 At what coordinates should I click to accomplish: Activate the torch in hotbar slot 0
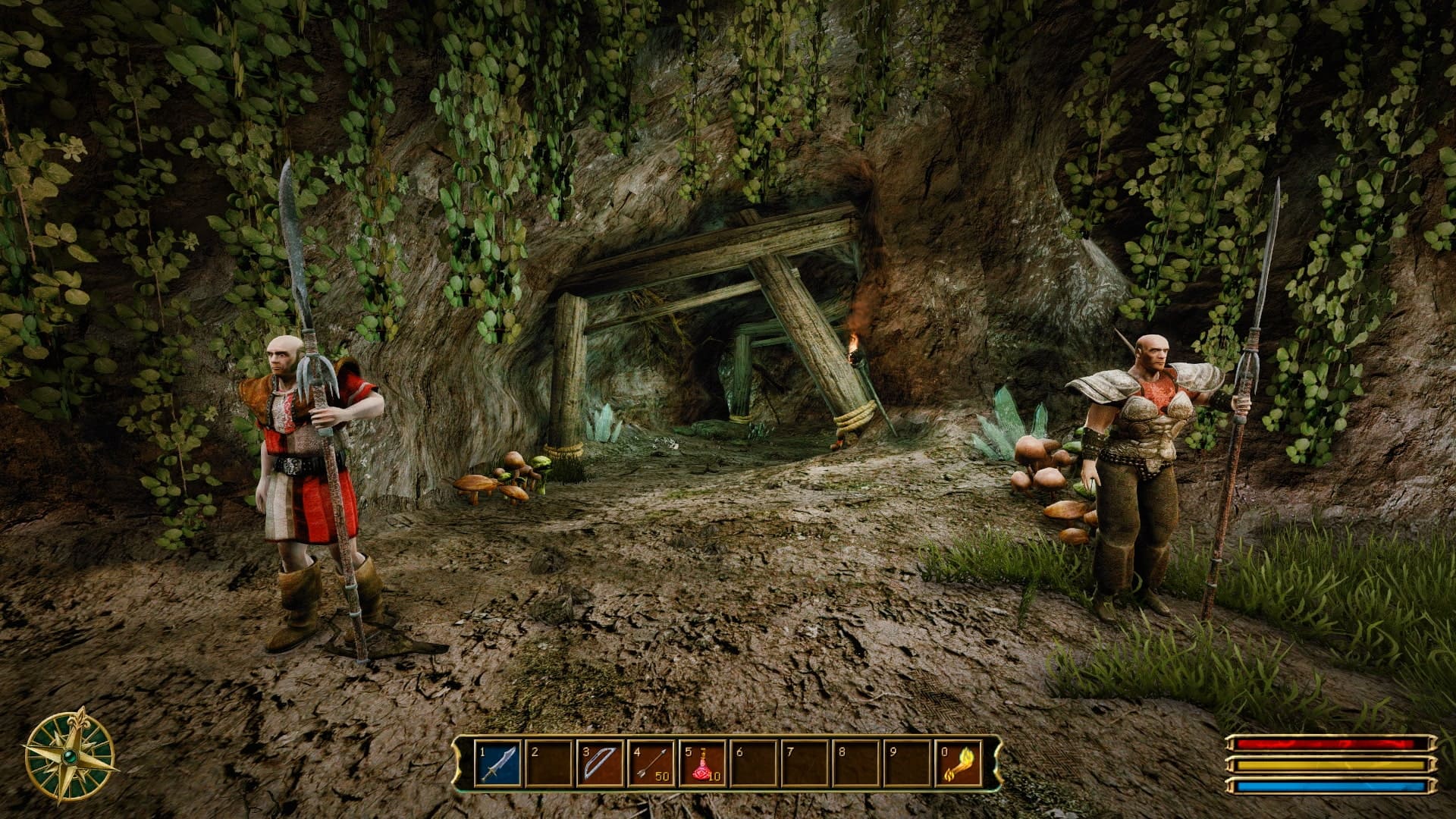click(x=958, y=764)
